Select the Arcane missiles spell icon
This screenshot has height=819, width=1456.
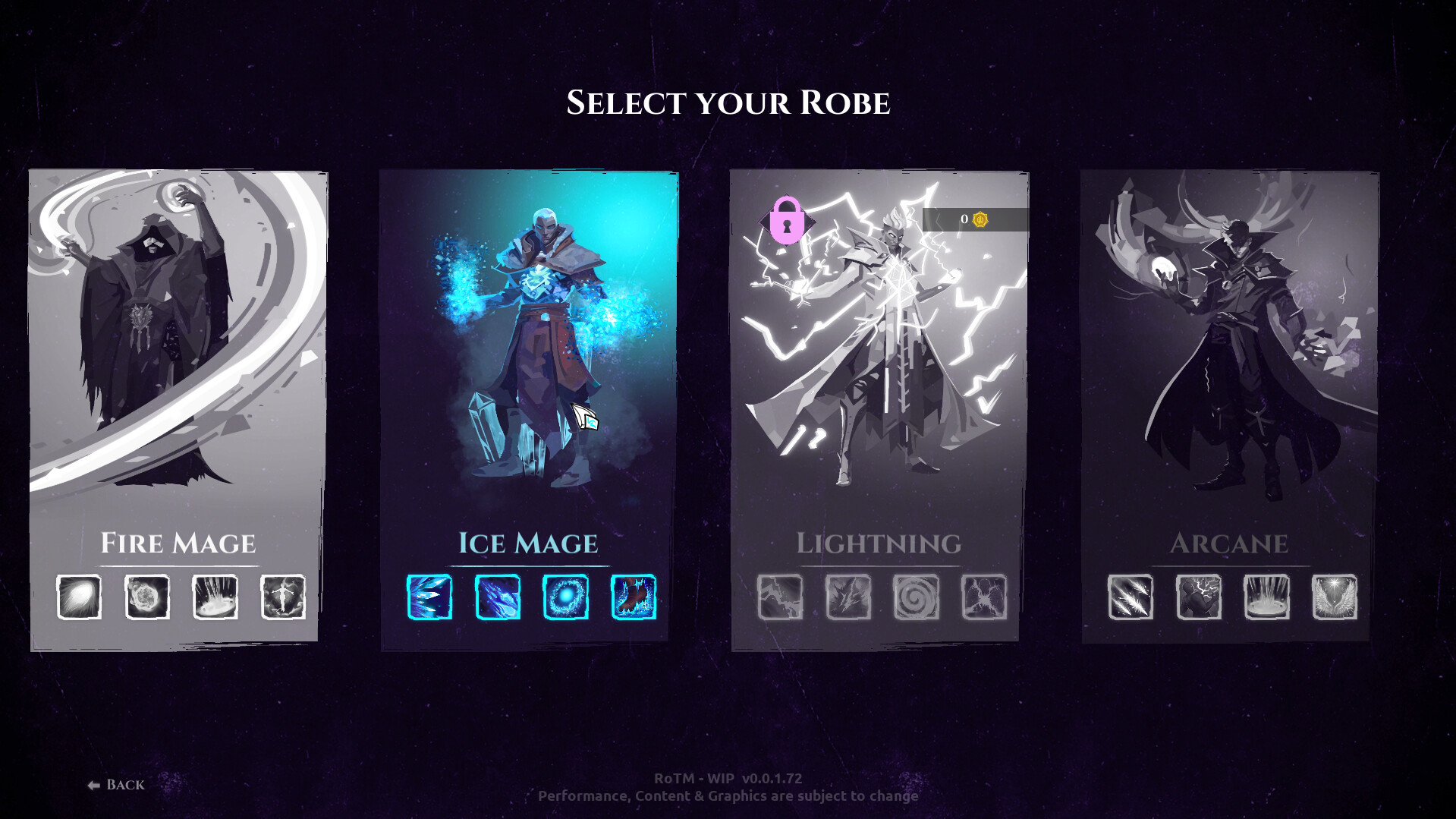pos(1131,597)
